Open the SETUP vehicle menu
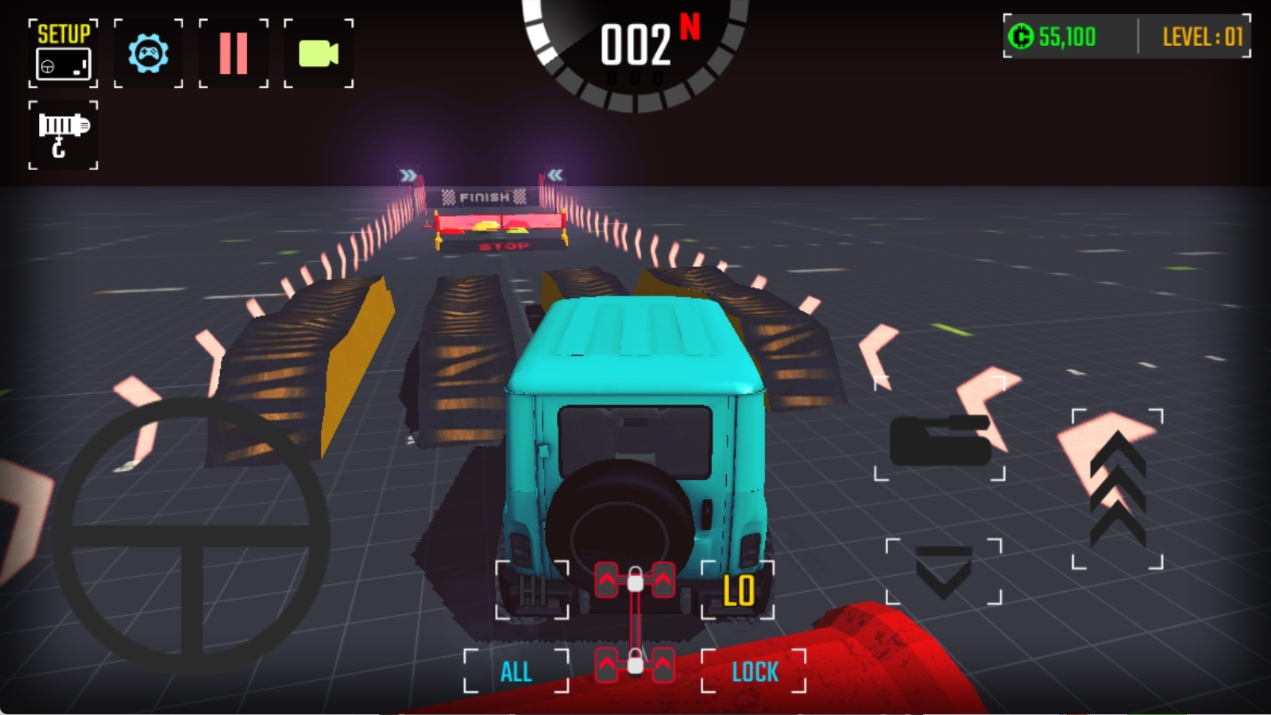The image size is (1271, 715). coord(63,52)
